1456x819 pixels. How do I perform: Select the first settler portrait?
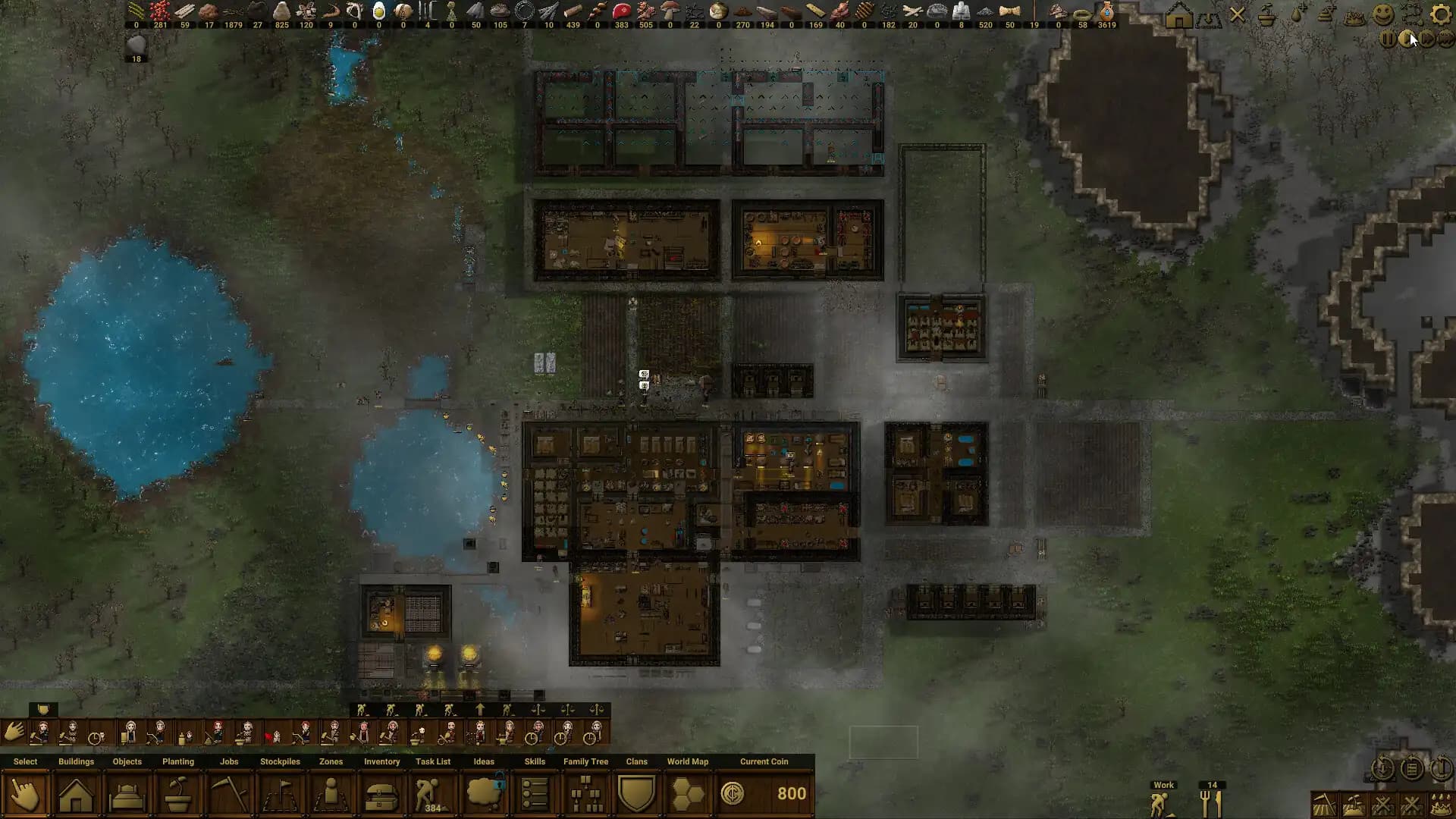(43, 733)
